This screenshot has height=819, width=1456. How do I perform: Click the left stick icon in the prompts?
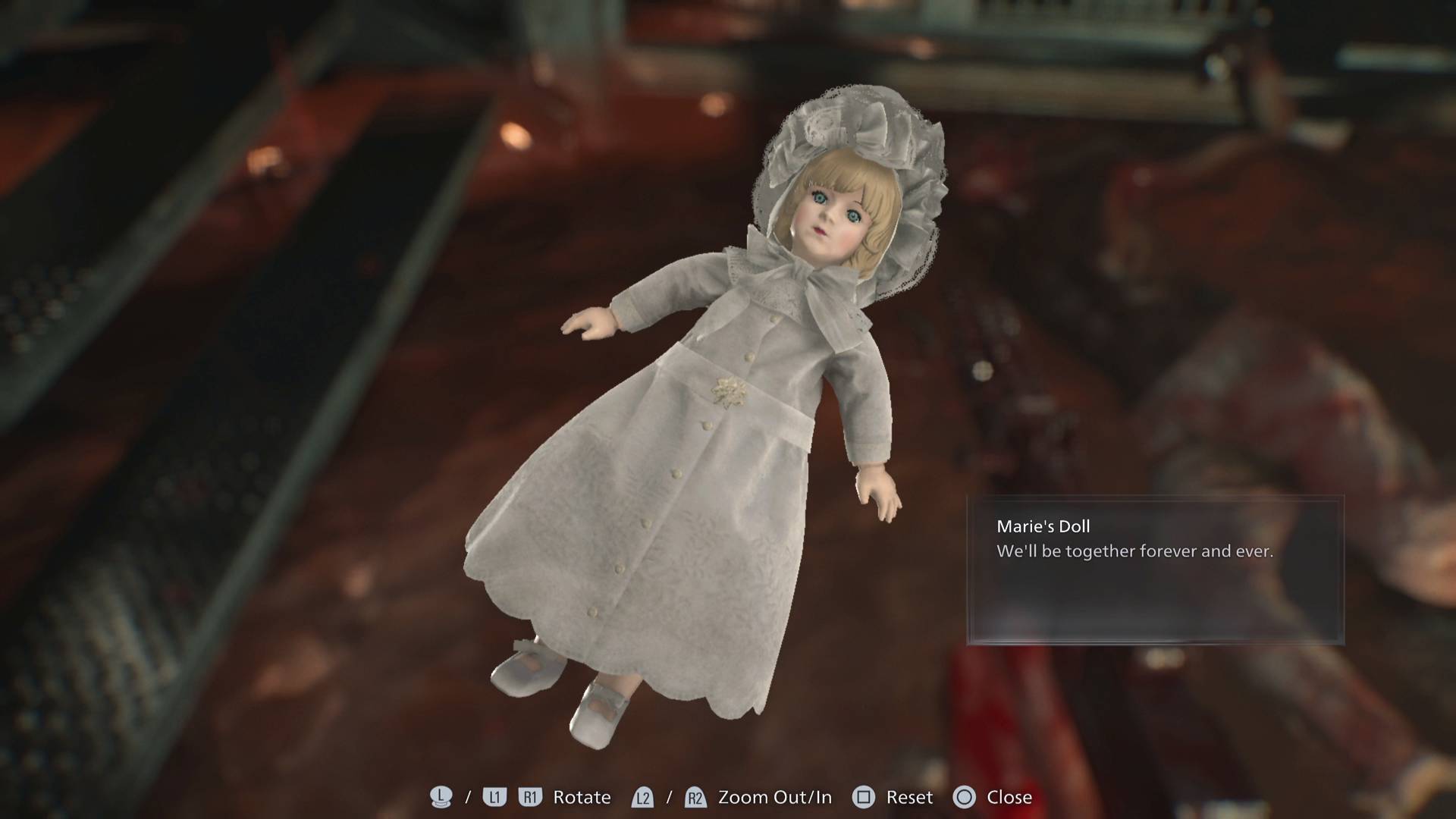(x=443, y=796)
